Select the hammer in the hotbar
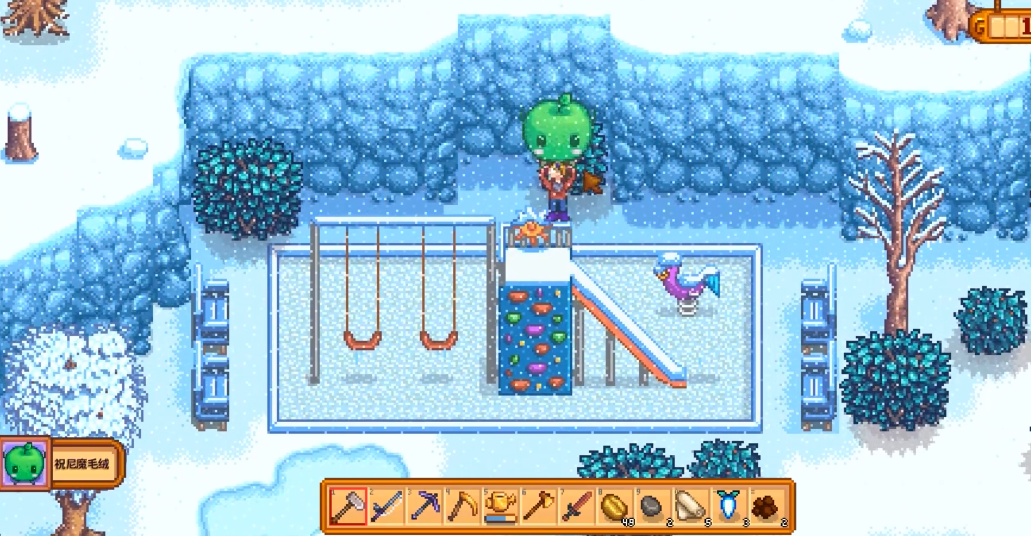Image resolution: width=1031 pixels, height=536 pixels. click(x=349, y=505)
